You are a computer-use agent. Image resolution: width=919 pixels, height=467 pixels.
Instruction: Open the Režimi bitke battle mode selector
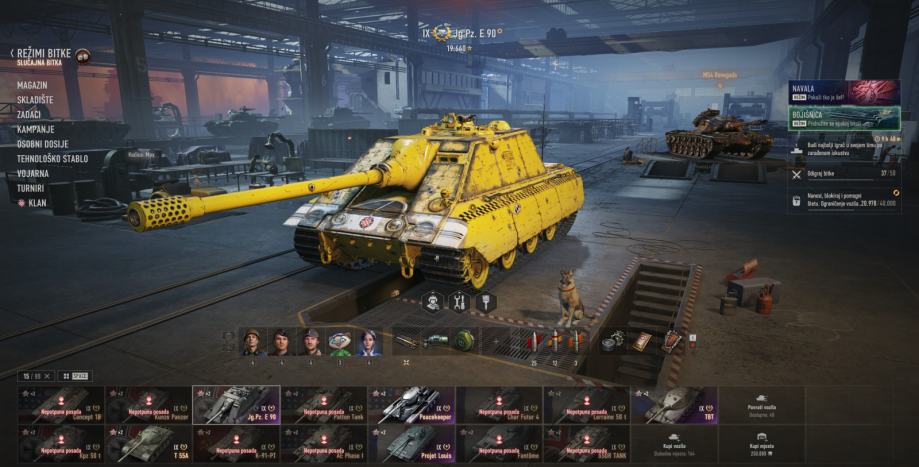click(x=42, y=53)
